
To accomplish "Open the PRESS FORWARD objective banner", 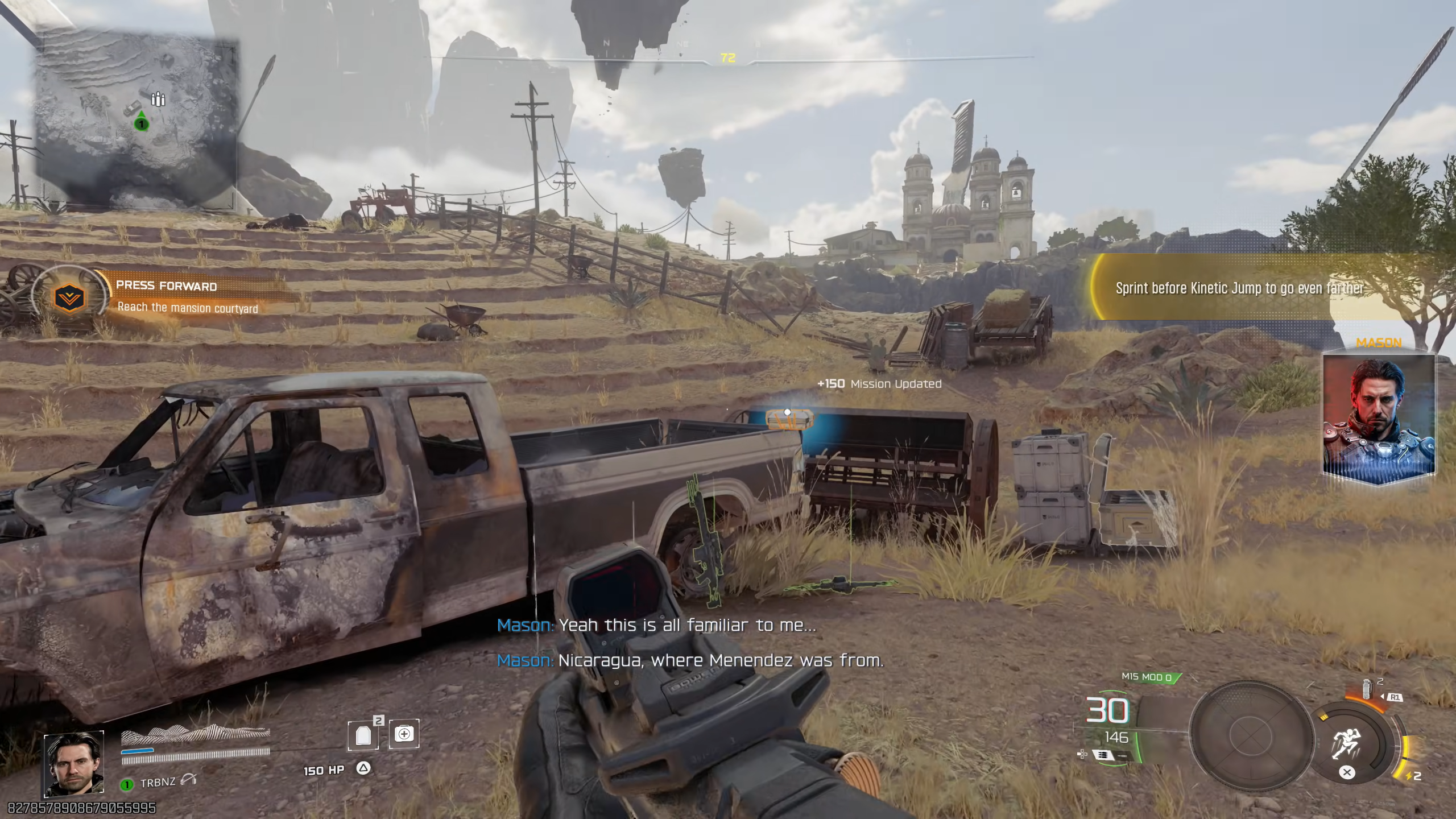I will pyautogui.click(x=166, y=286).
